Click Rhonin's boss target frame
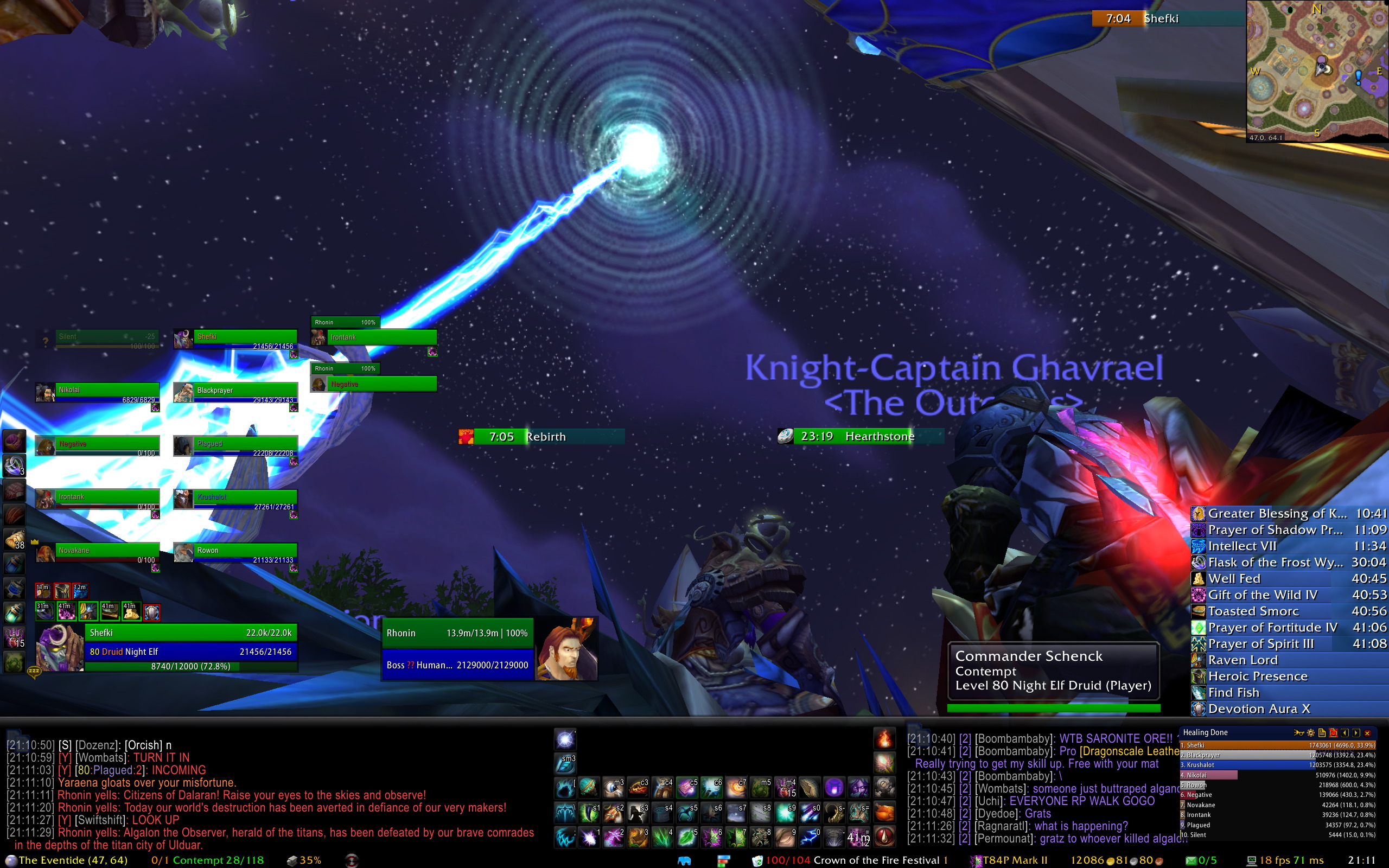 tap(457, 649)
